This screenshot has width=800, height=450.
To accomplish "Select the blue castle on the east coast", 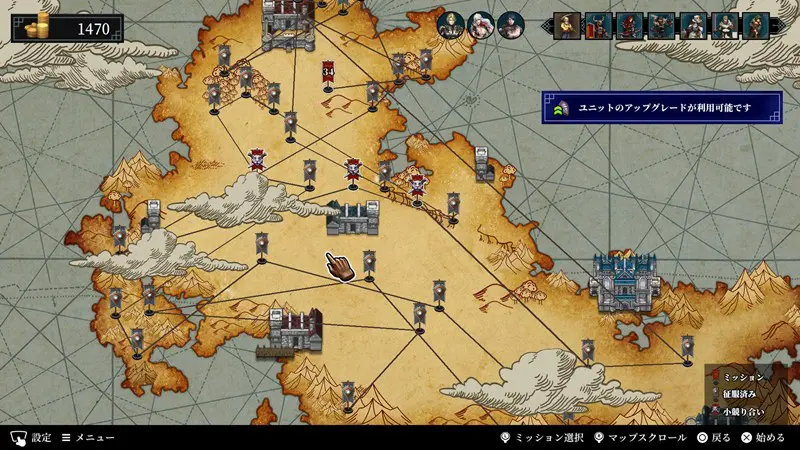I will click(x=624, y=280).
